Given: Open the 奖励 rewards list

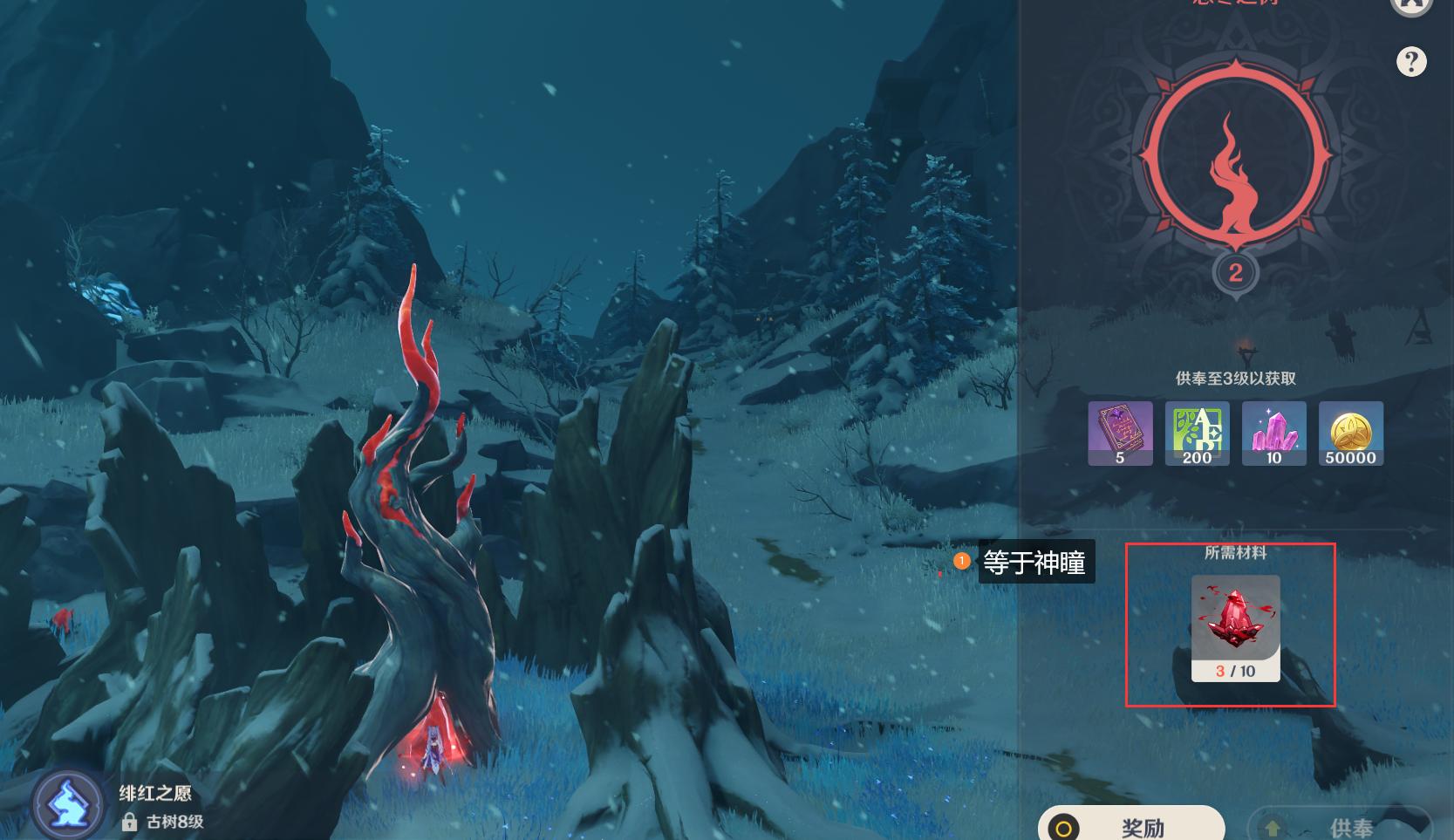Looking at the screenshot, I should tap(1130, 825).
